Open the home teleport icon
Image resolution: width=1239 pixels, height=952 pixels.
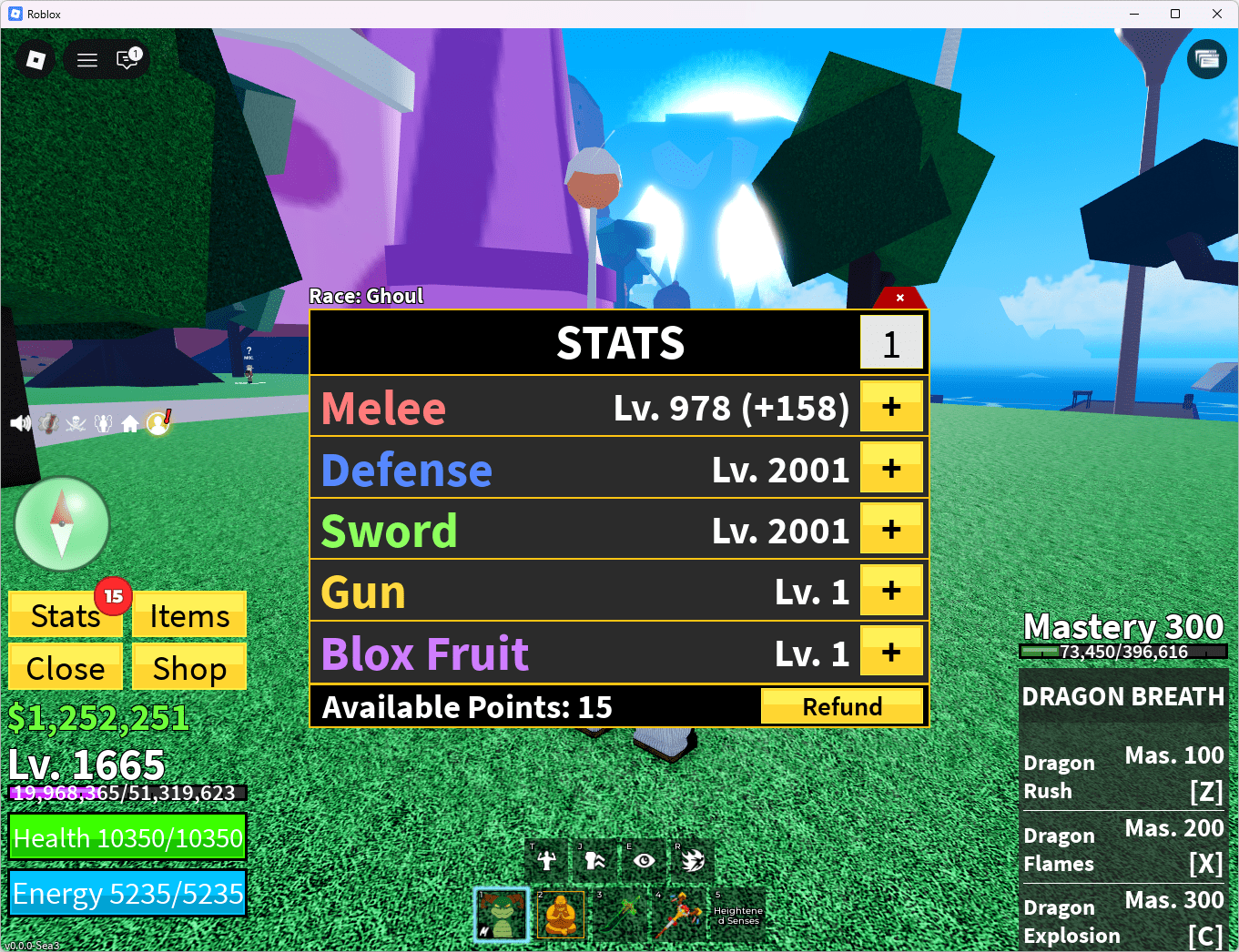(x=129, y=421)
